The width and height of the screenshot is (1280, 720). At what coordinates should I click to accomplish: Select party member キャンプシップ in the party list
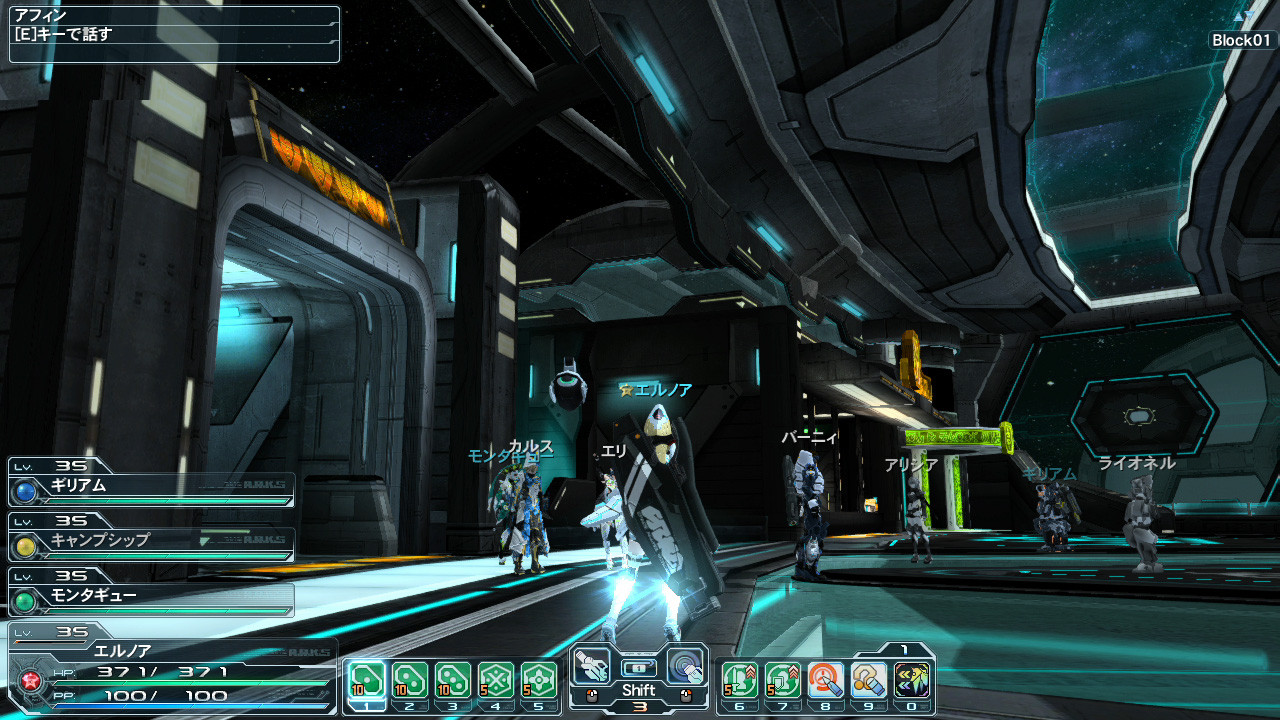pyautogui.click(x=152, y=541)
